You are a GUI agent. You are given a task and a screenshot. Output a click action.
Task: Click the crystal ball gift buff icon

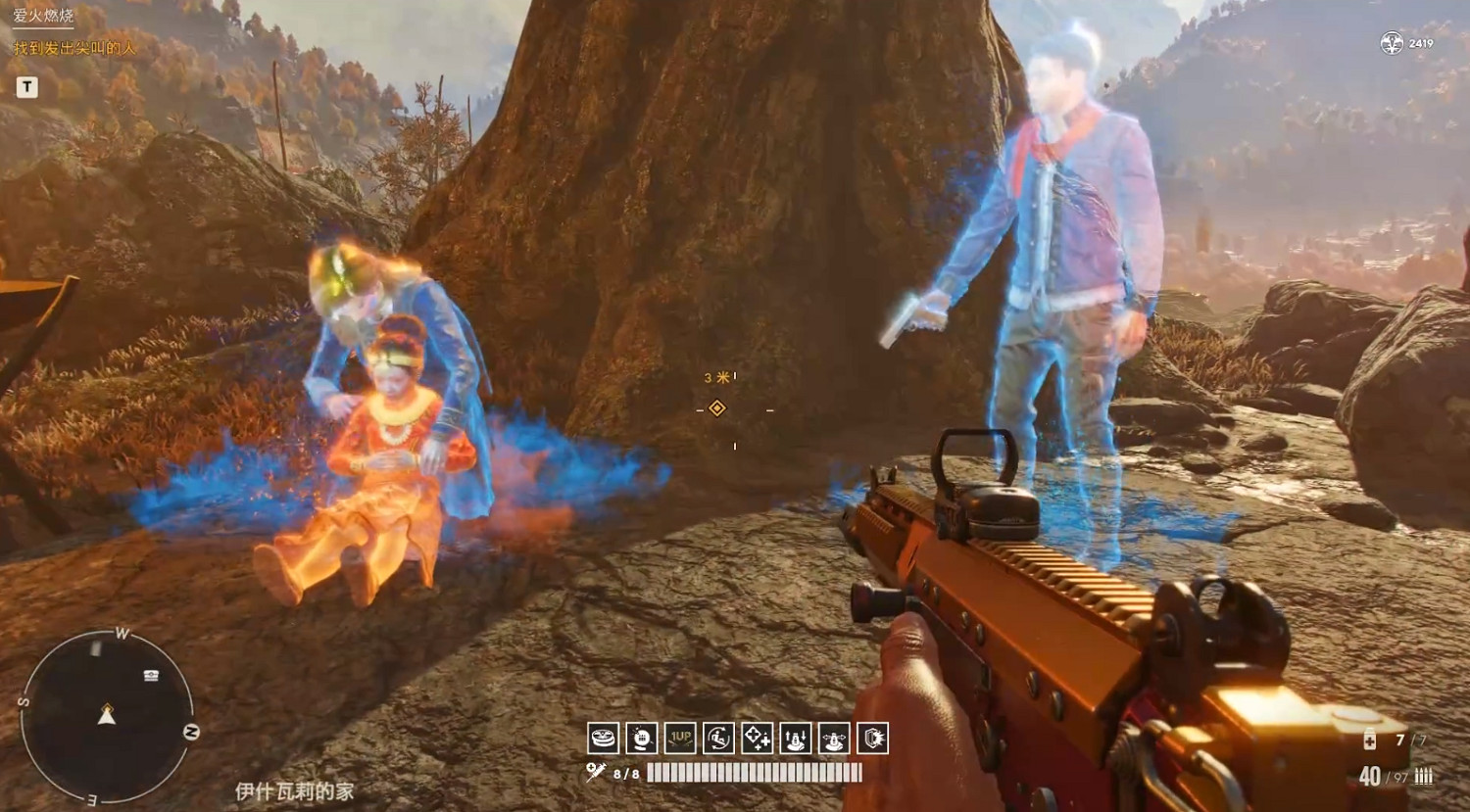click(x=642, y=738)
